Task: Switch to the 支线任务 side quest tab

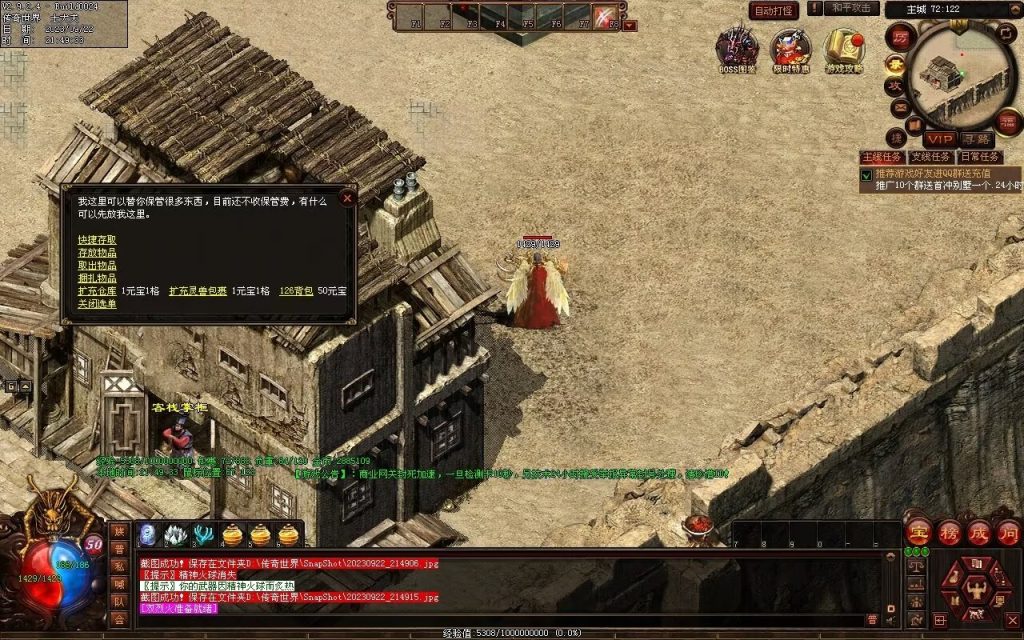Action: 931,157
